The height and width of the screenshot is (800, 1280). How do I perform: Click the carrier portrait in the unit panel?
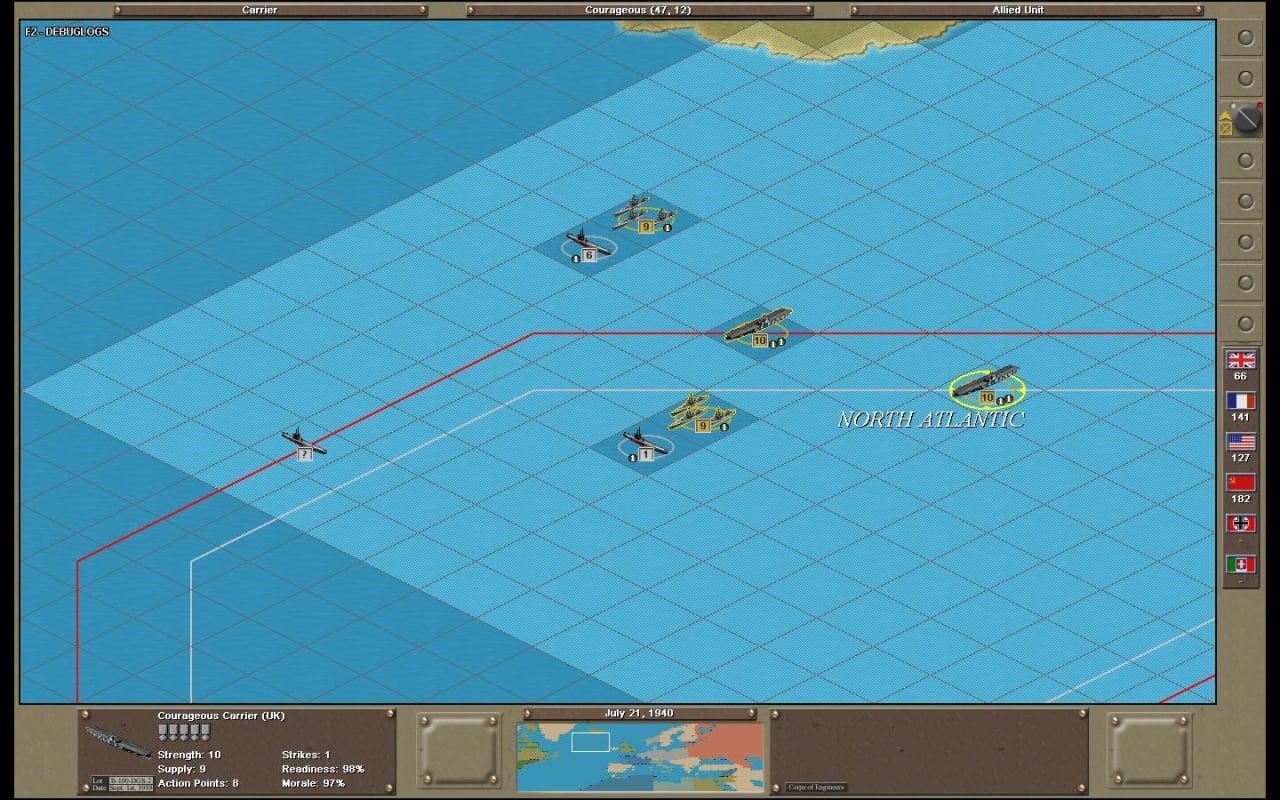pos(118,741)
